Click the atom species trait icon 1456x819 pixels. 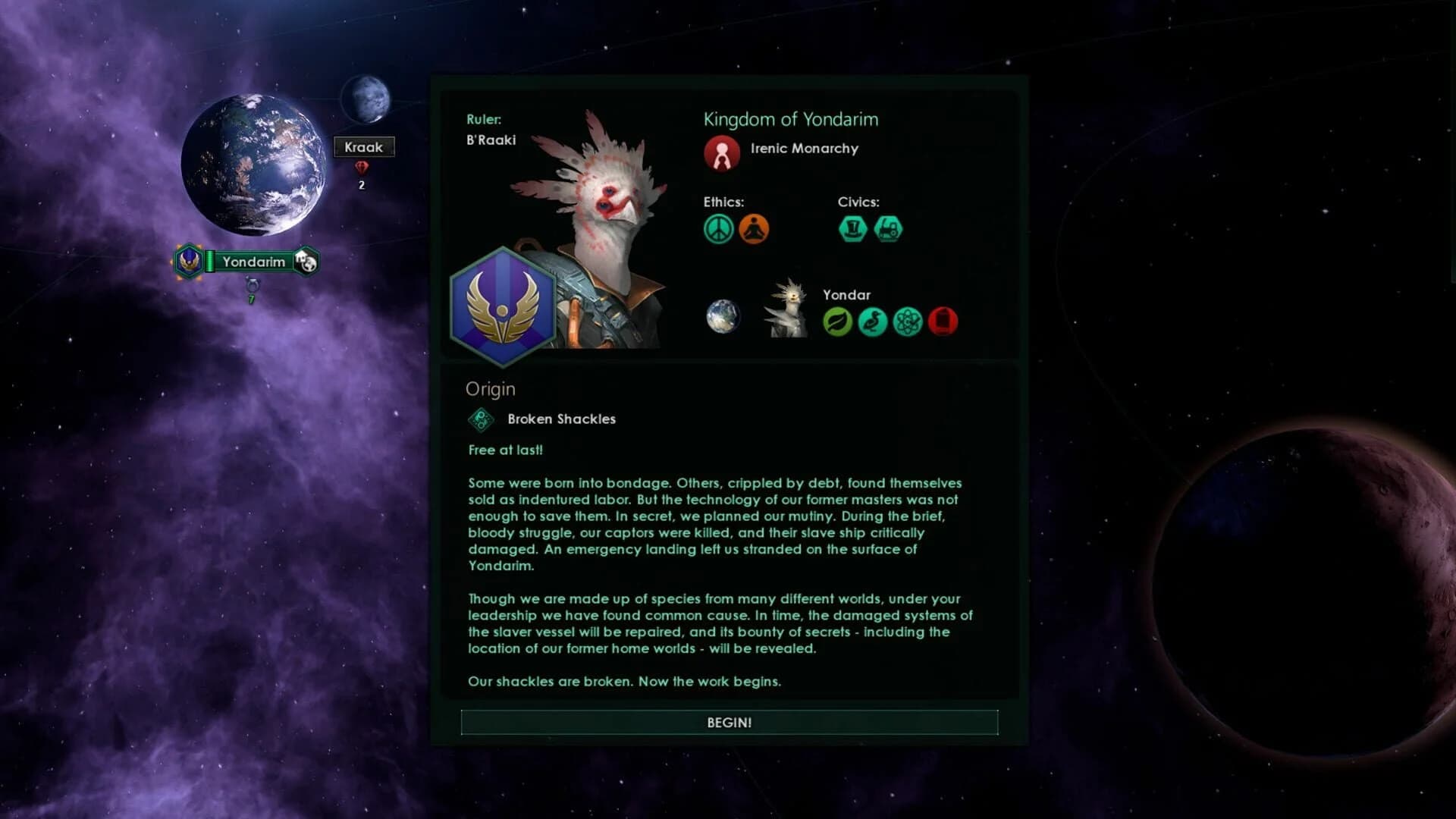pos(908,321)
